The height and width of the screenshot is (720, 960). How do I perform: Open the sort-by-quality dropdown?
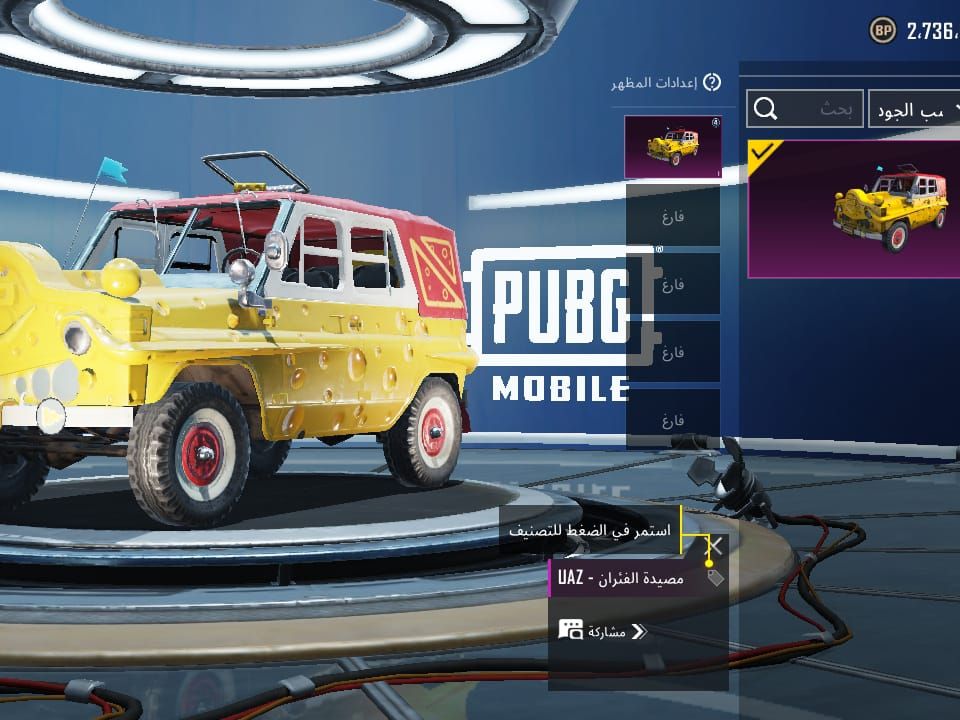pyautogui.click(x=913, y=109)
